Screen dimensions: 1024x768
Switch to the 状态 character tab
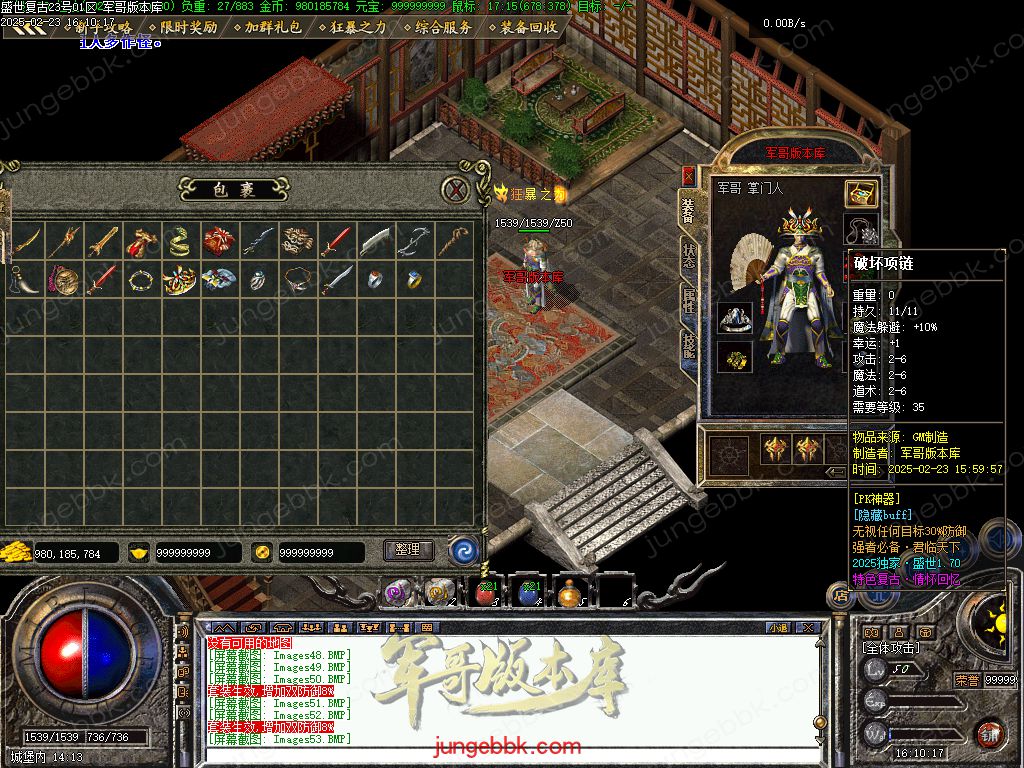[689, 259]
